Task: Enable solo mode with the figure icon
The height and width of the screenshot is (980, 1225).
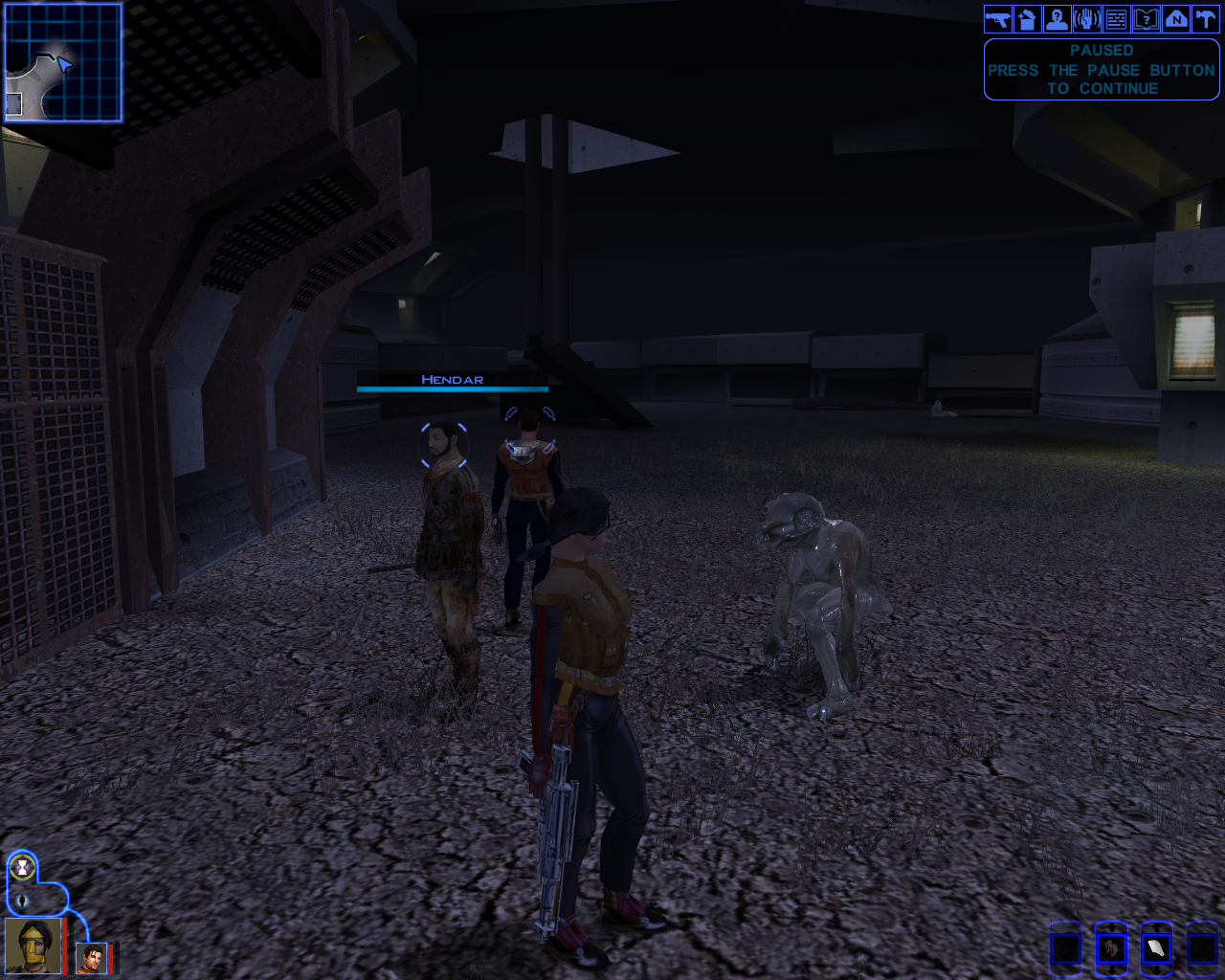Action: (22, 900)
